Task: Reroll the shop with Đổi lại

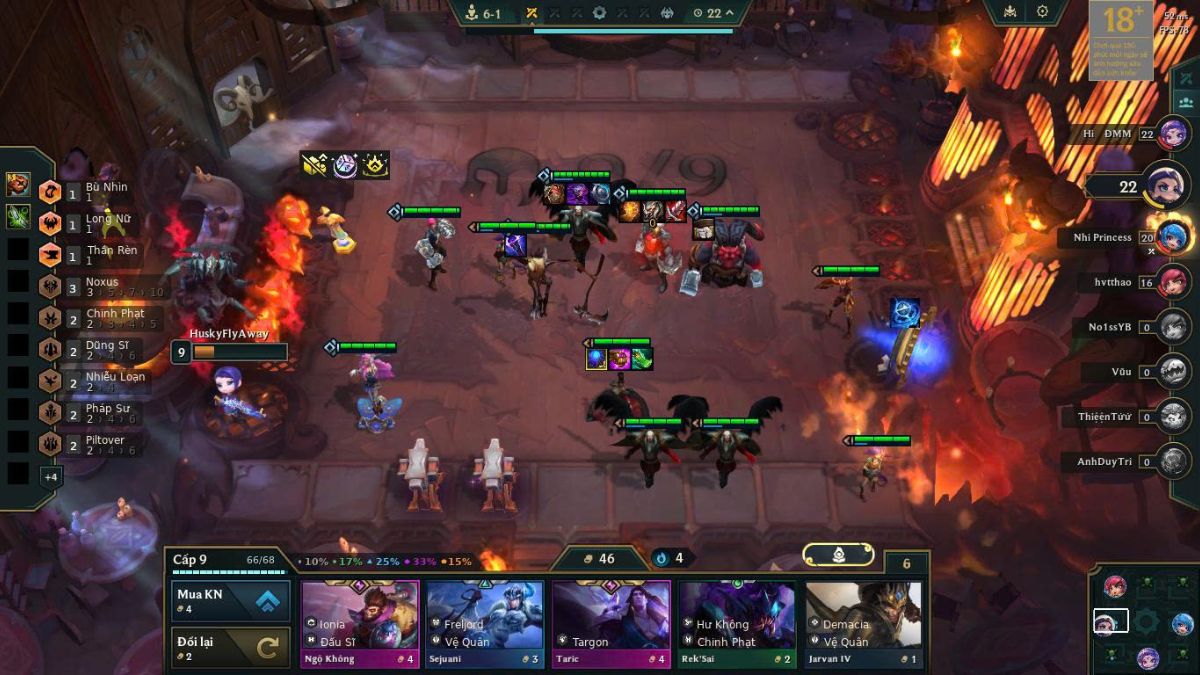Action: tap(231, 648)
